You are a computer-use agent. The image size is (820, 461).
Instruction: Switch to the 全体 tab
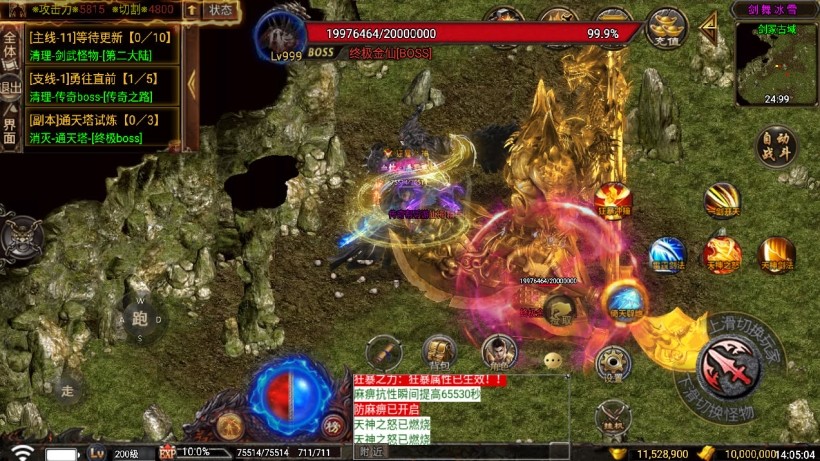(10, 46)
